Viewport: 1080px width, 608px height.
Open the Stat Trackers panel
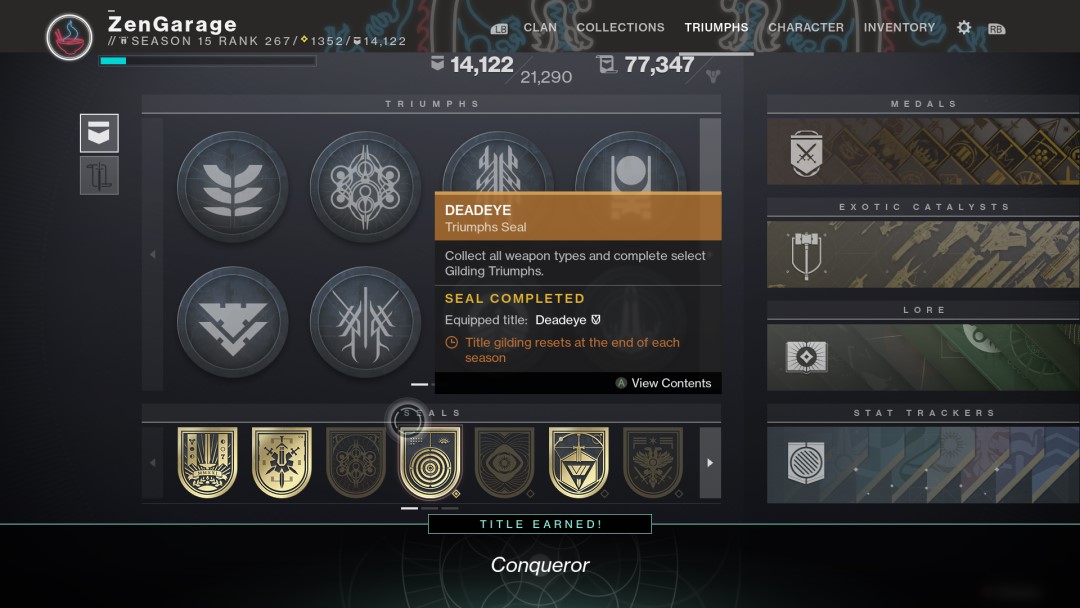pyautogui.click(x=923, y=464)
